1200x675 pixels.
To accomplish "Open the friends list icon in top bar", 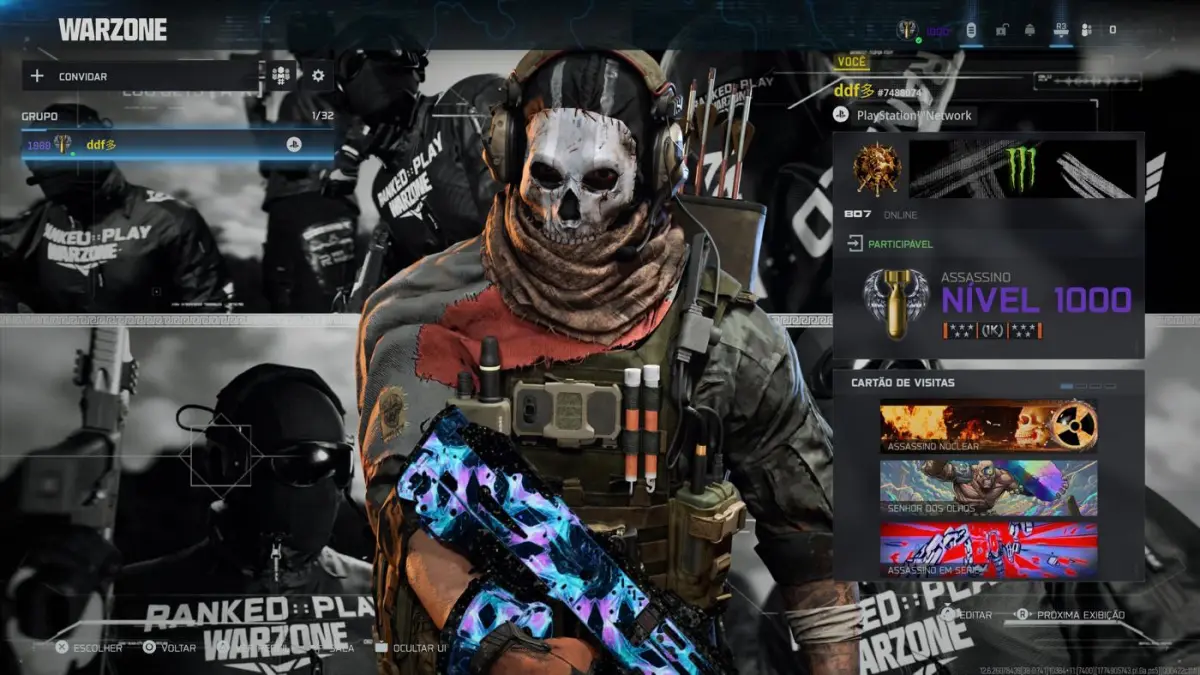I will pos(1087,30).
